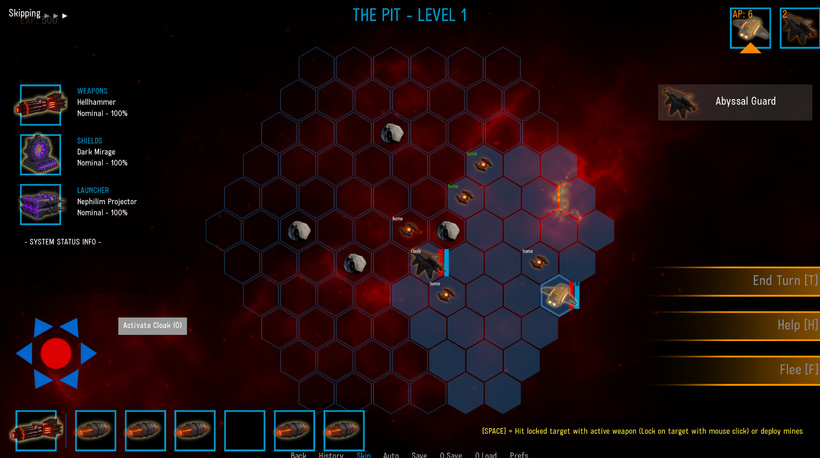This screenshot has height=458, width=820.
Task: Click the red center movement button
Action: (56, 352)
